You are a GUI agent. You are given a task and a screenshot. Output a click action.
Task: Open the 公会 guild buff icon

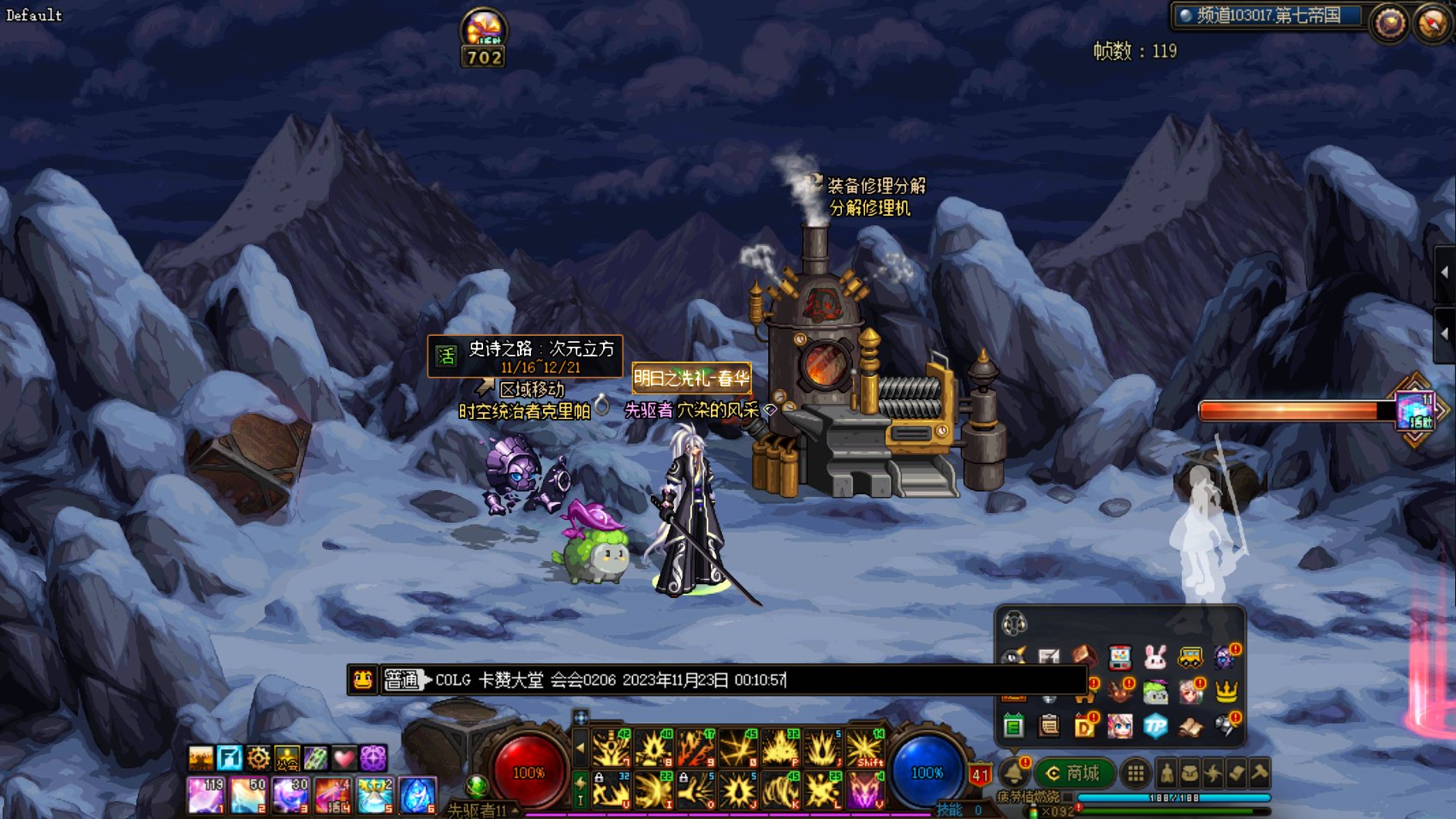(x=287, y=758)
